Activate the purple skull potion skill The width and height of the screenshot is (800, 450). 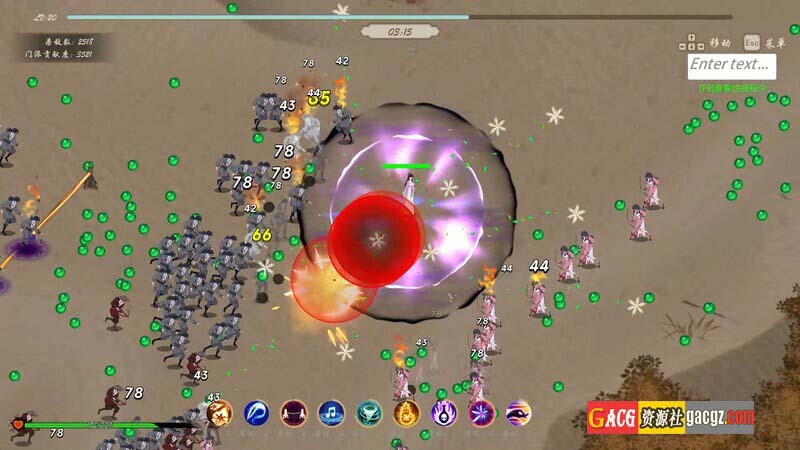(444, 412)
